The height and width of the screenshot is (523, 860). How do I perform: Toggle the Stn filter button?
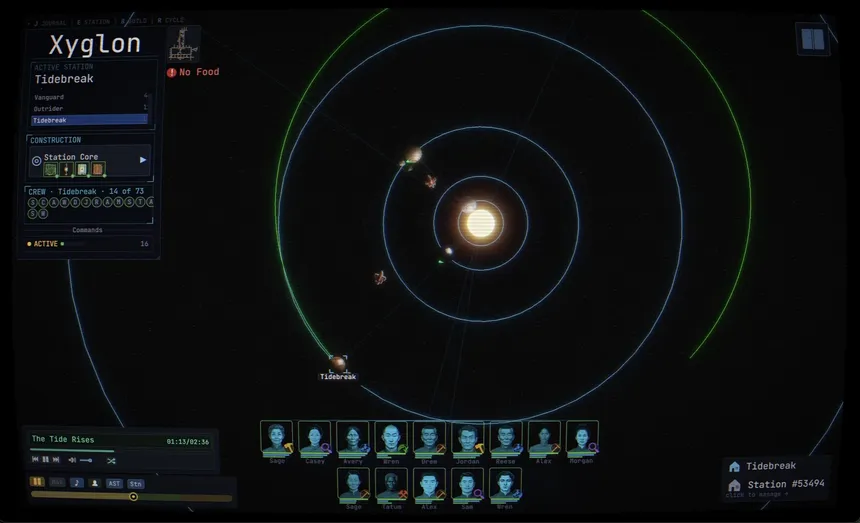tap(135, 482)
